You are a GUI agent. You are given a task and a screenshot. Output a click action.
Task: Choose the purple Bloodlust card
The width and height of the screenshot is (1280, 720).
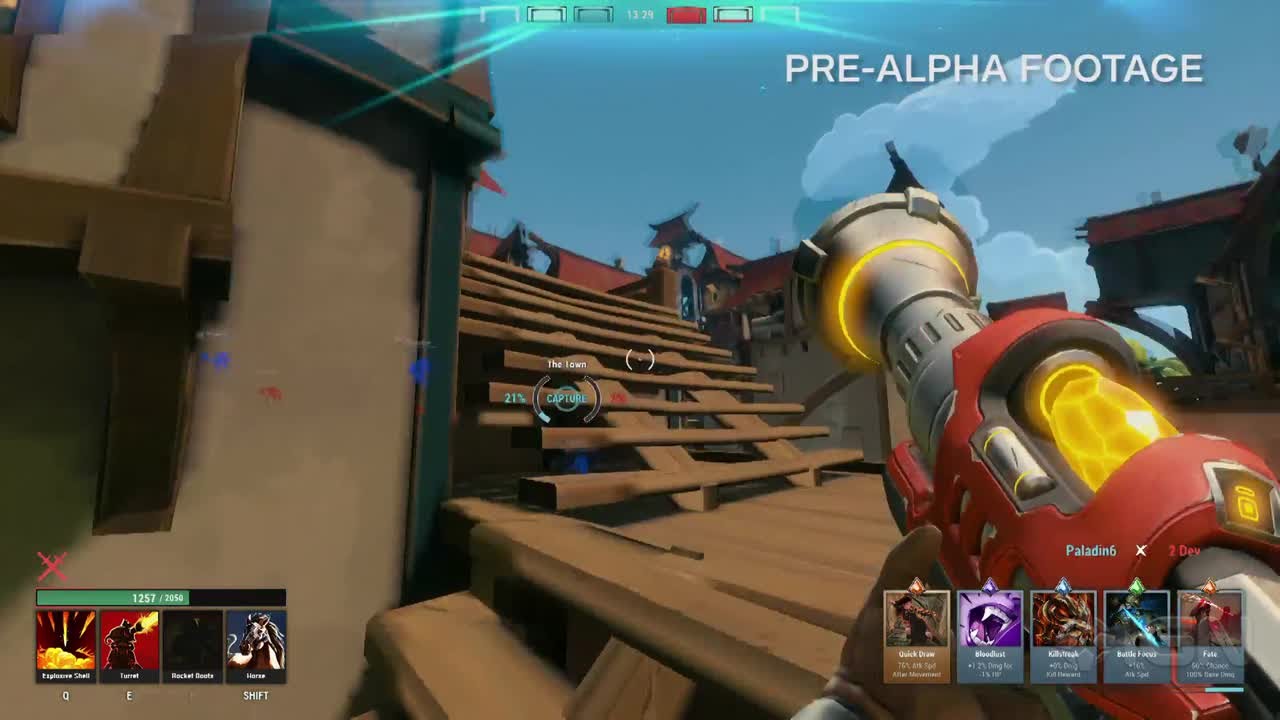coord(990,626)
